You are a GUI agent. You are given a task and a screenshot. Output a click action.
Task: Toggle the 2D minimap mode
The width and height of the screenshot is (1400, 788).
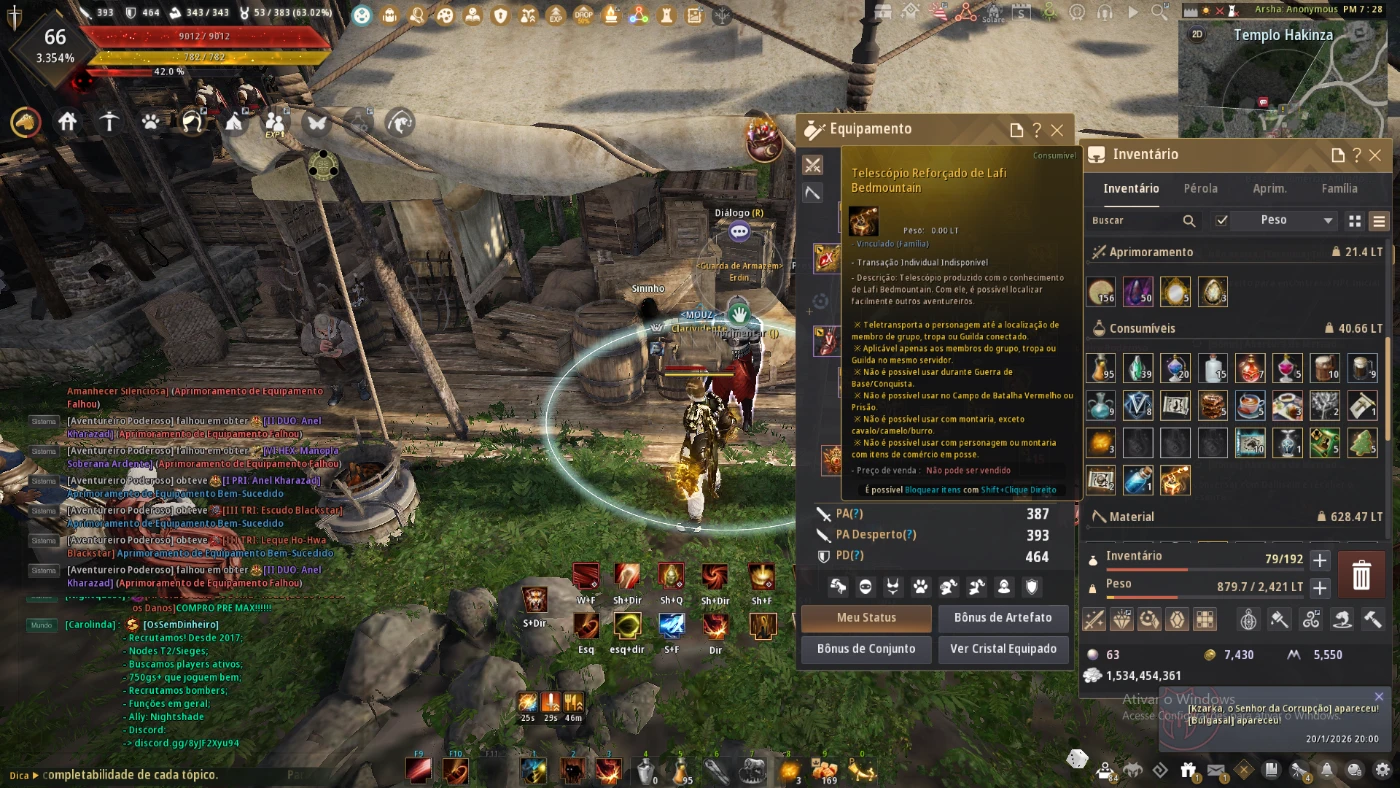(x=1198, y=34)
